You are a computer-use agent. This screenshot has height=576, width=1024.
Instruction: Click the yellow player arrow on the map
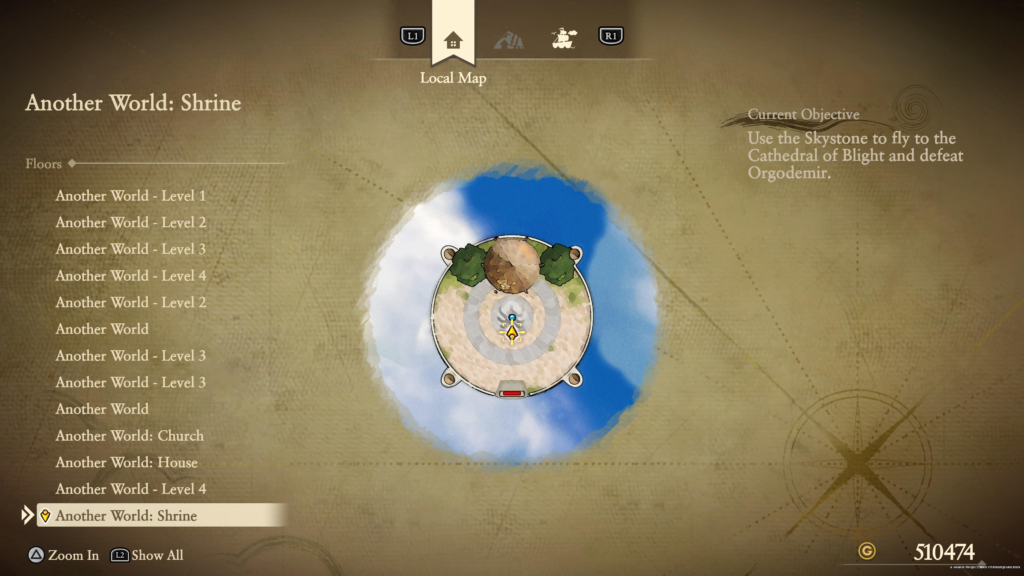513,333
